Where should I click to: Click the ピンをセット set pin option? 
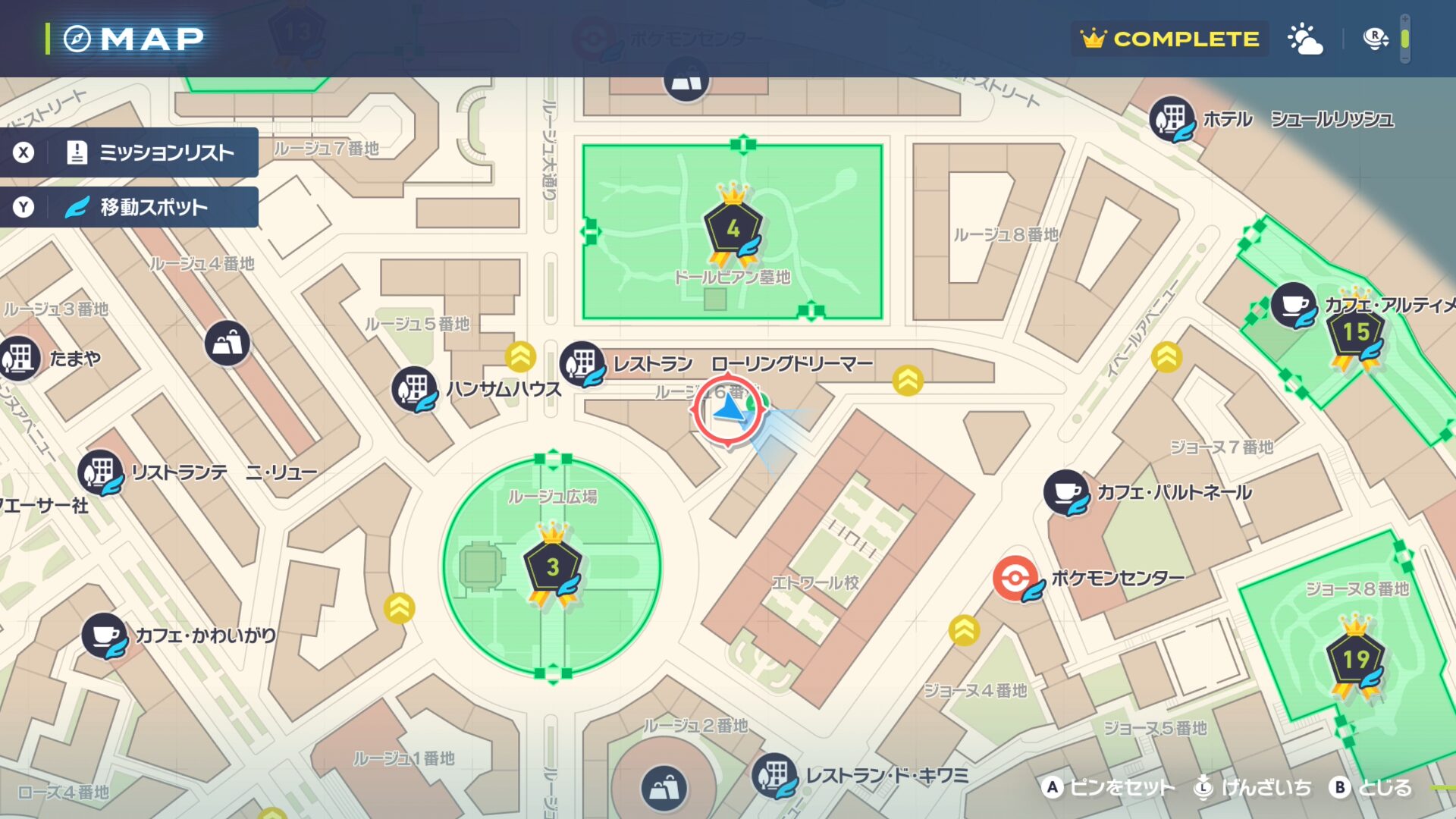(x=1109, y=788)
